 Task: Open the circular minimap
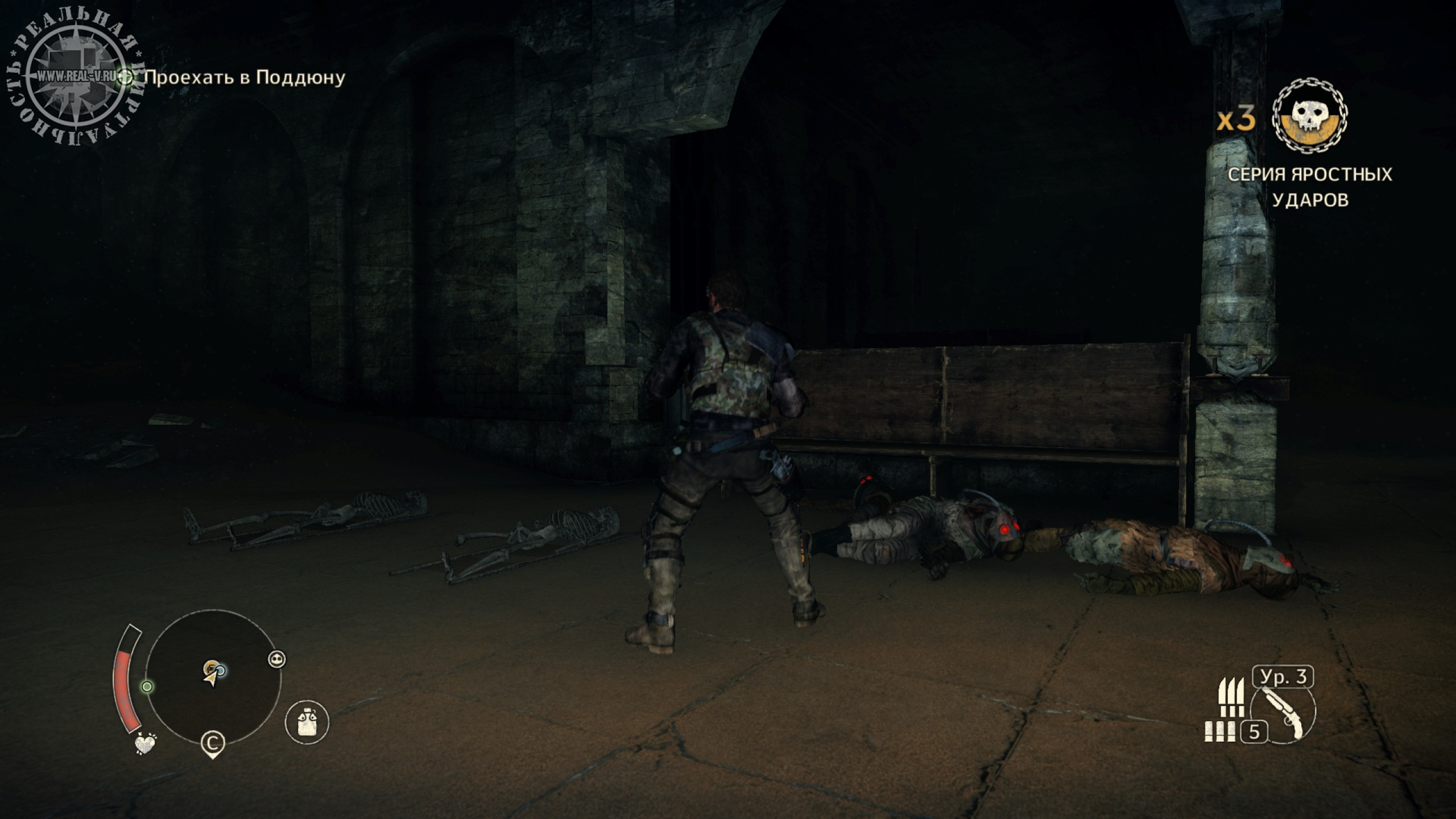click(214, 678)
